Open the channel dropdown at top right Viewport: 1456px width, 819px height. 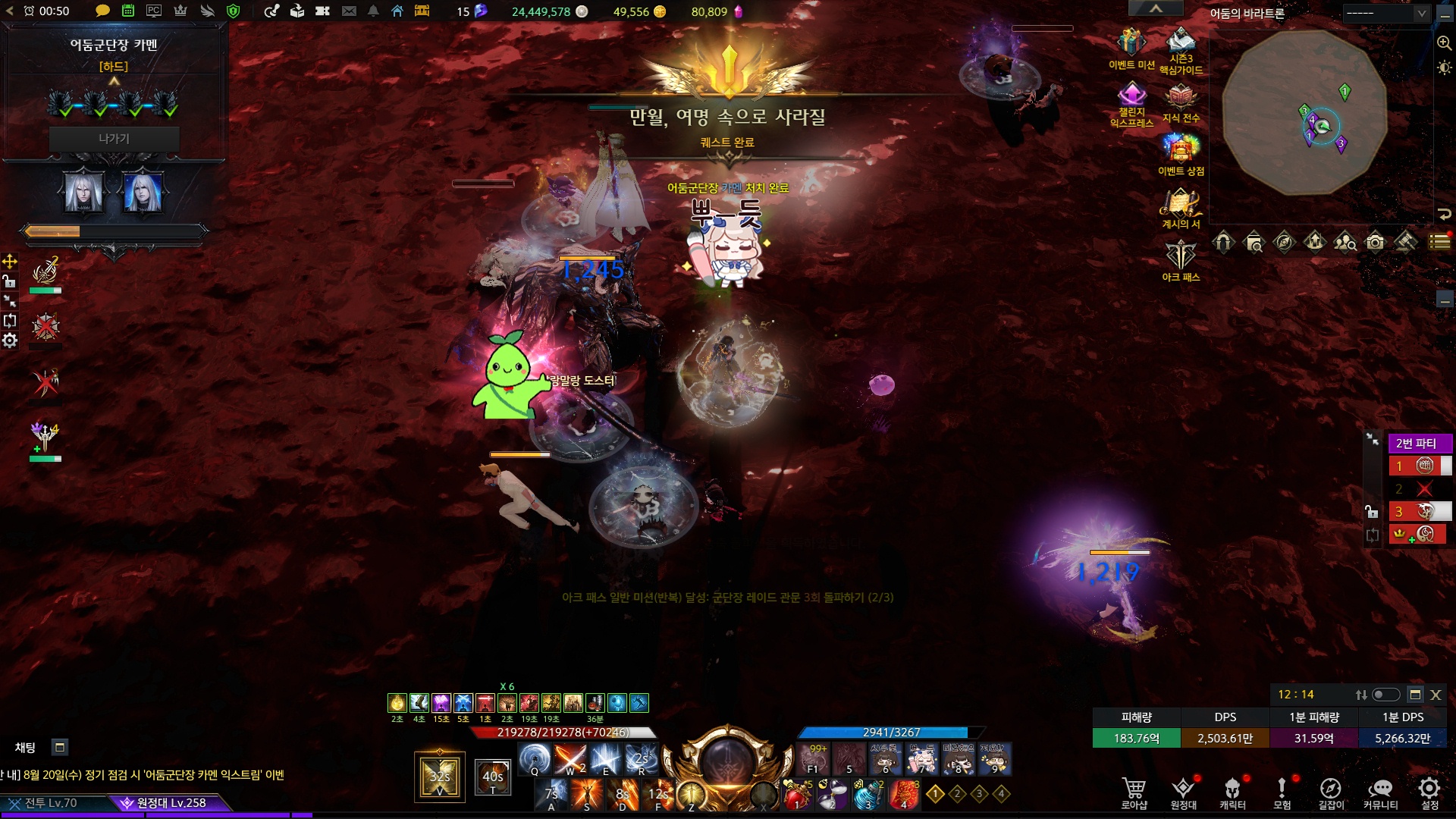[x=1386, y=13]
